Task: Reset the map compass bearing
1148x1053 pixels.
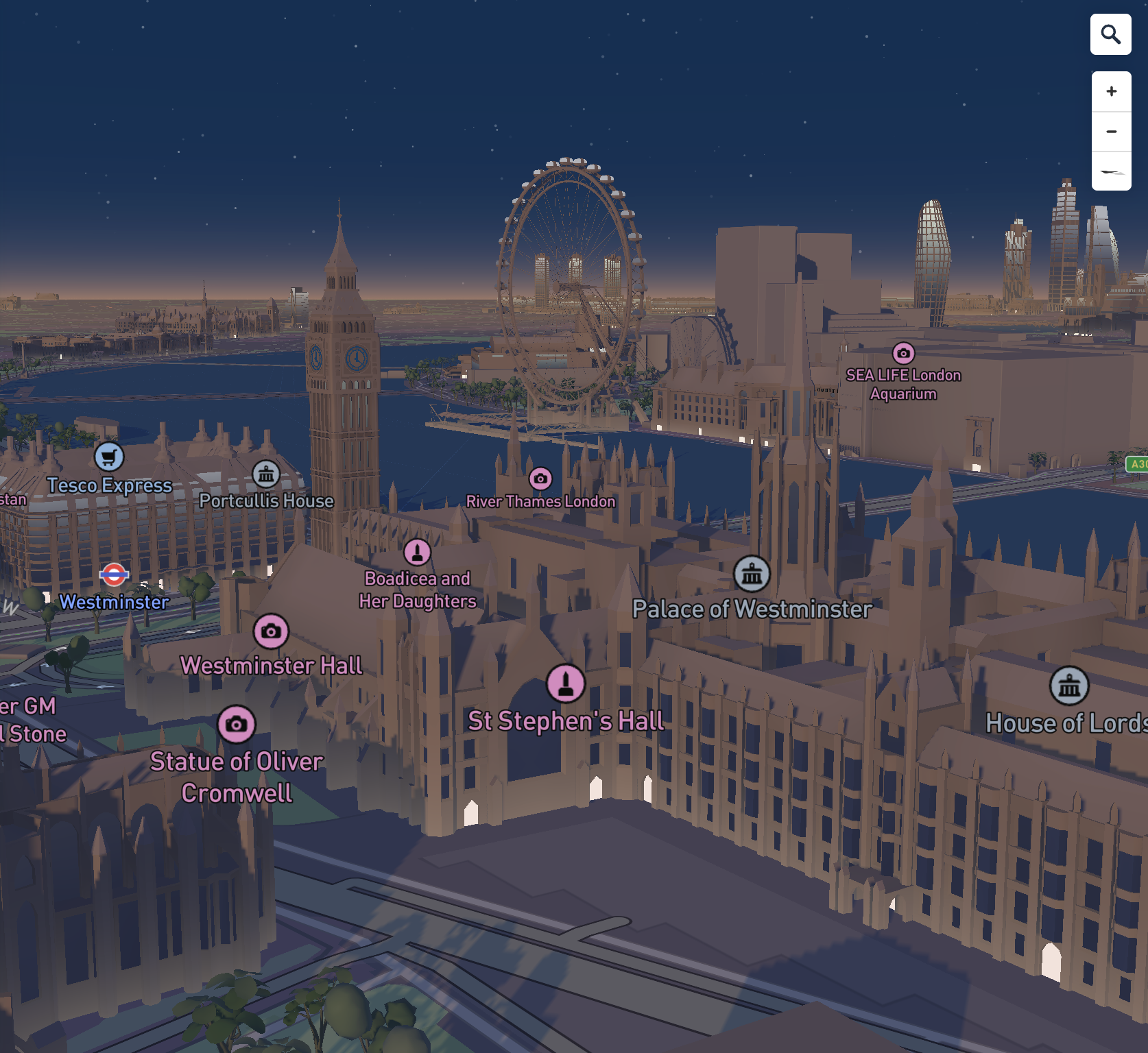Action: pos(1111,171)
